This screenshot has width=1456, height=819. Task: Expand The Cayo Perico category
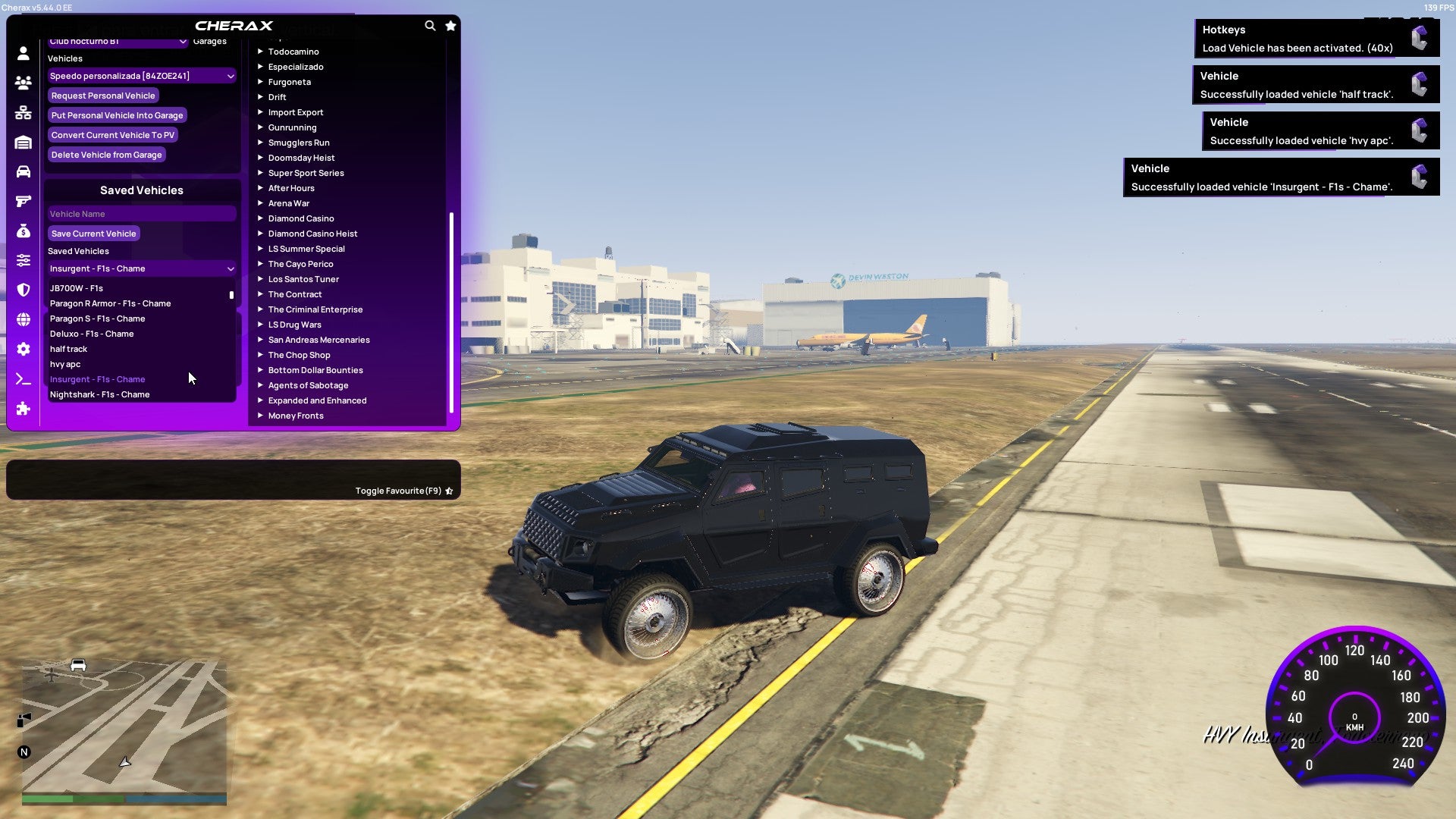300,263
